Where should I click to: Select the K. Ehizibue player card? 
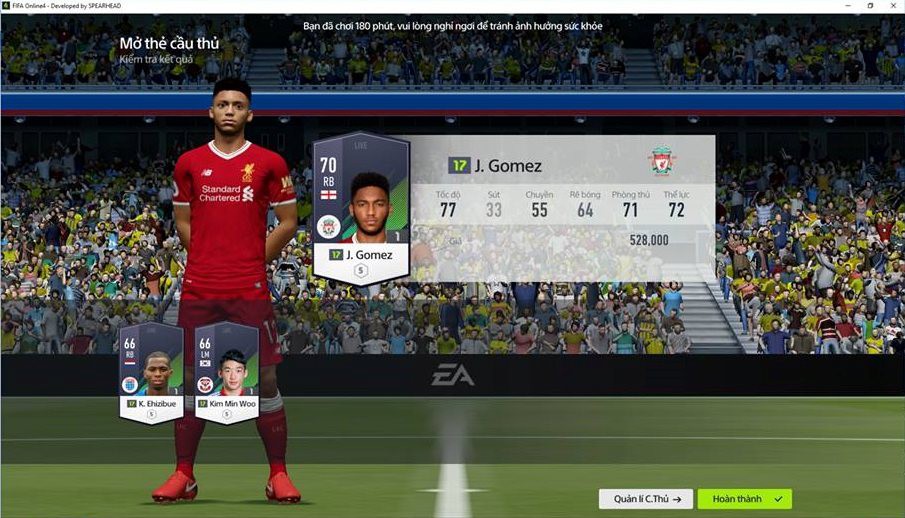pyautogui.click(x=151, y=372)
